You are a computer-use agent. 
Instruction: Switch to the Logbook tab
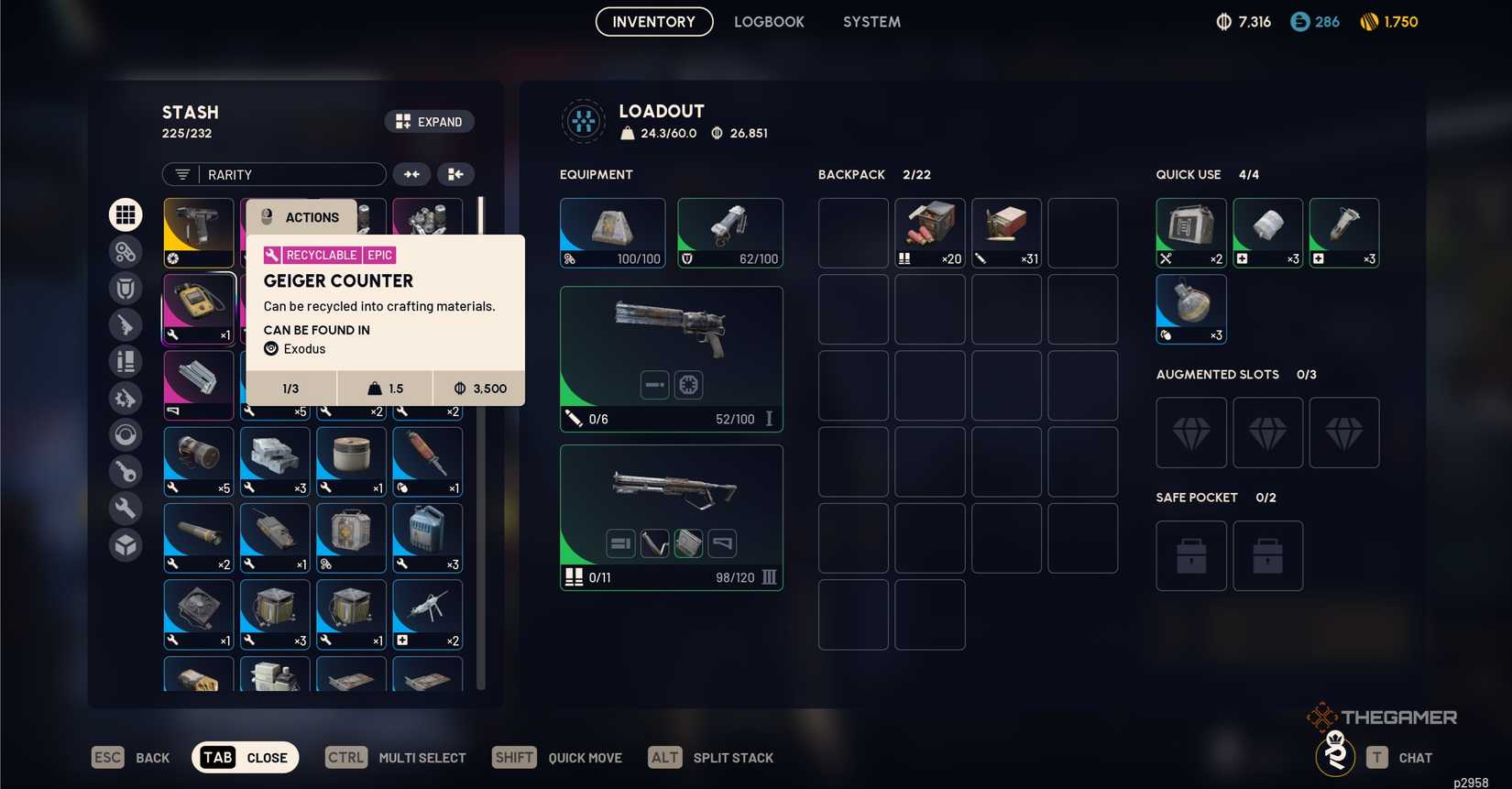pyautogui.click(x=769, y=21)
